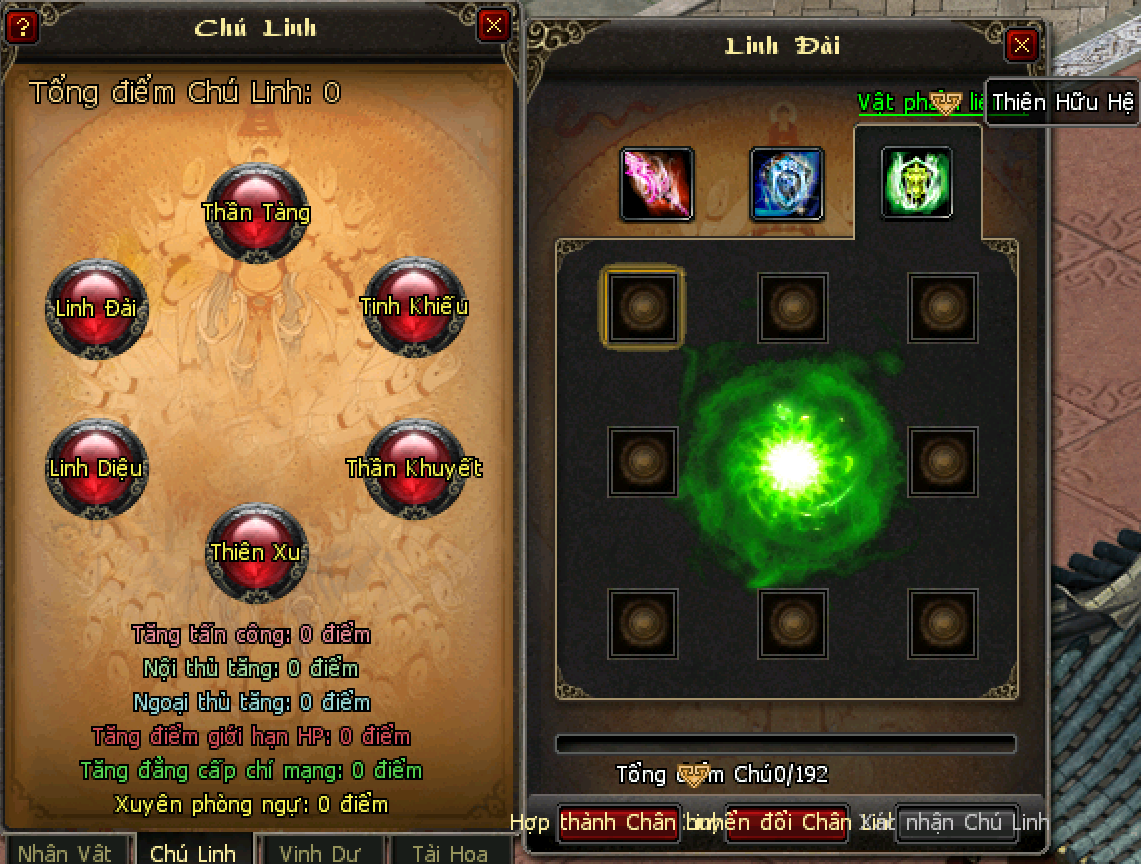The width and height of the screenshot is (1141, 864).
Task: Choose the Thiên Xu orb
Action: coord(256,552)
